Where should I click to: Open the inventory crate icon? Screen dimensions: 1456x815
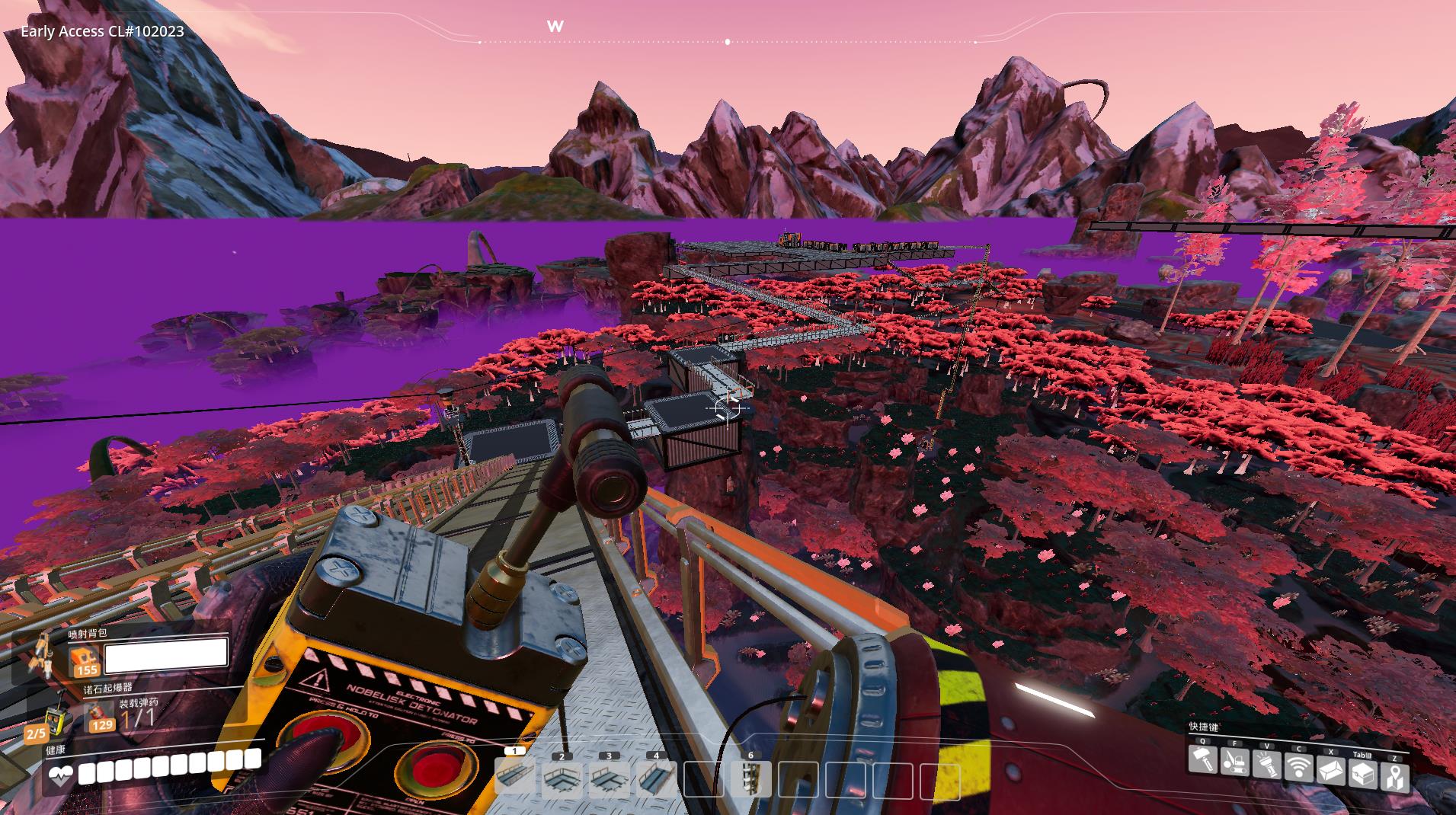(x=1363, y=775)
